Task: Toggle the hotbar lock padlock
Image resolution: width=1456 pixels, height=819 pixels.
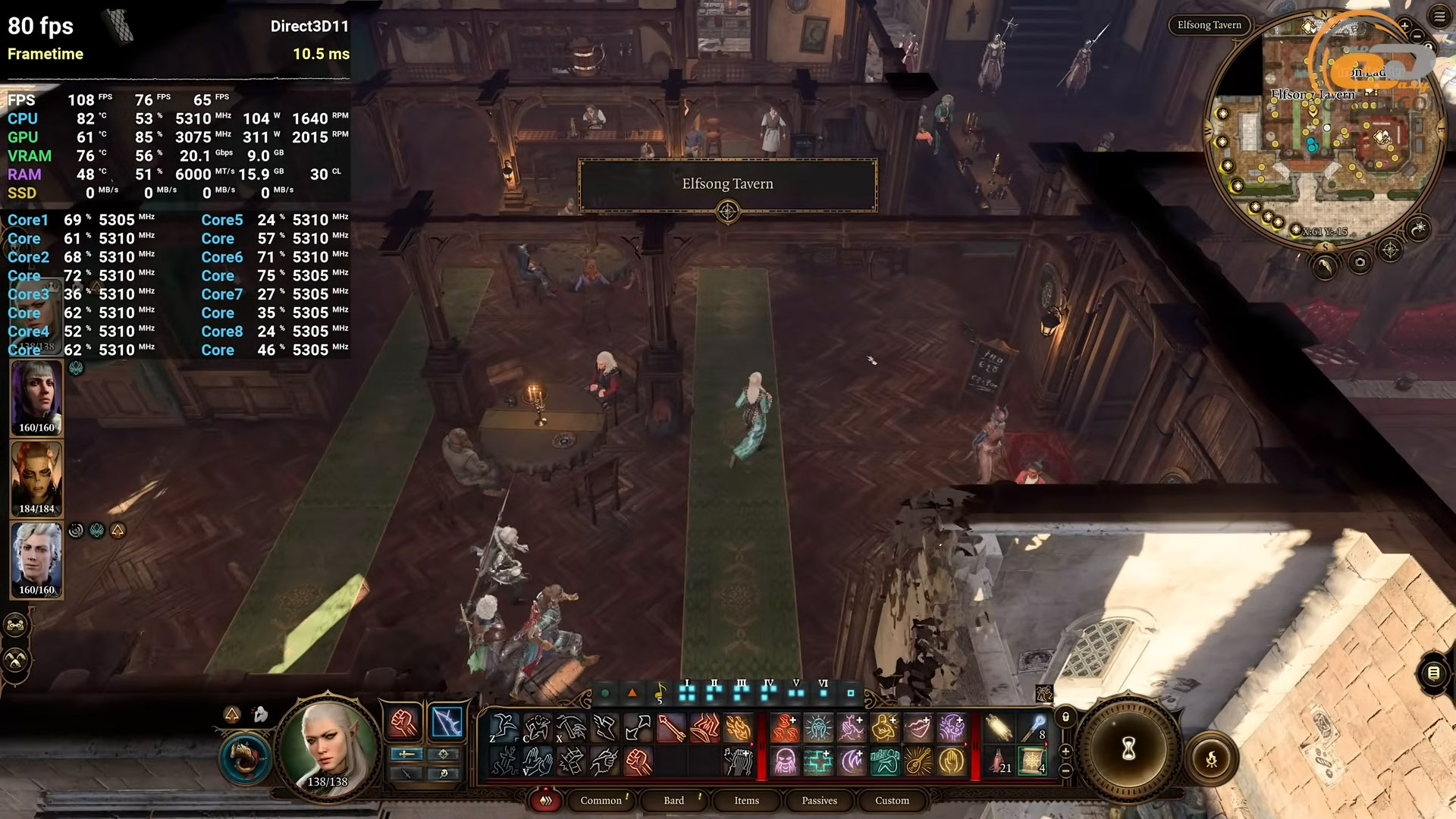Action: point(1065,717)
